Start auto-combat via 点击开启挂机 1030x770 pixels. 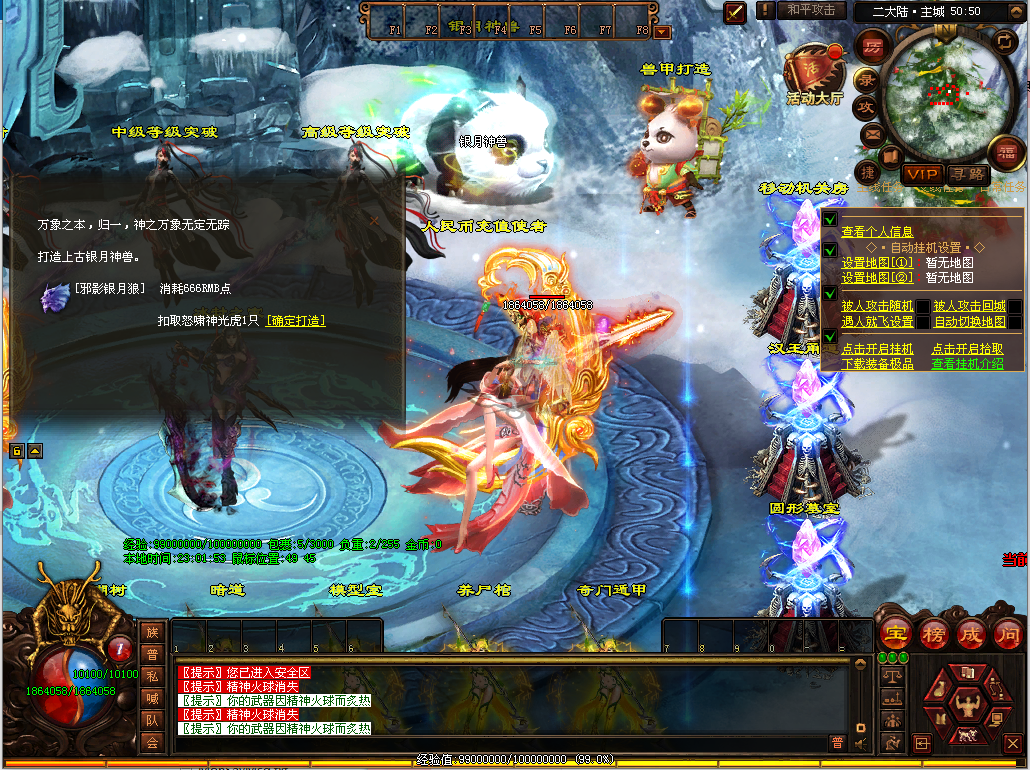[877, 349]
